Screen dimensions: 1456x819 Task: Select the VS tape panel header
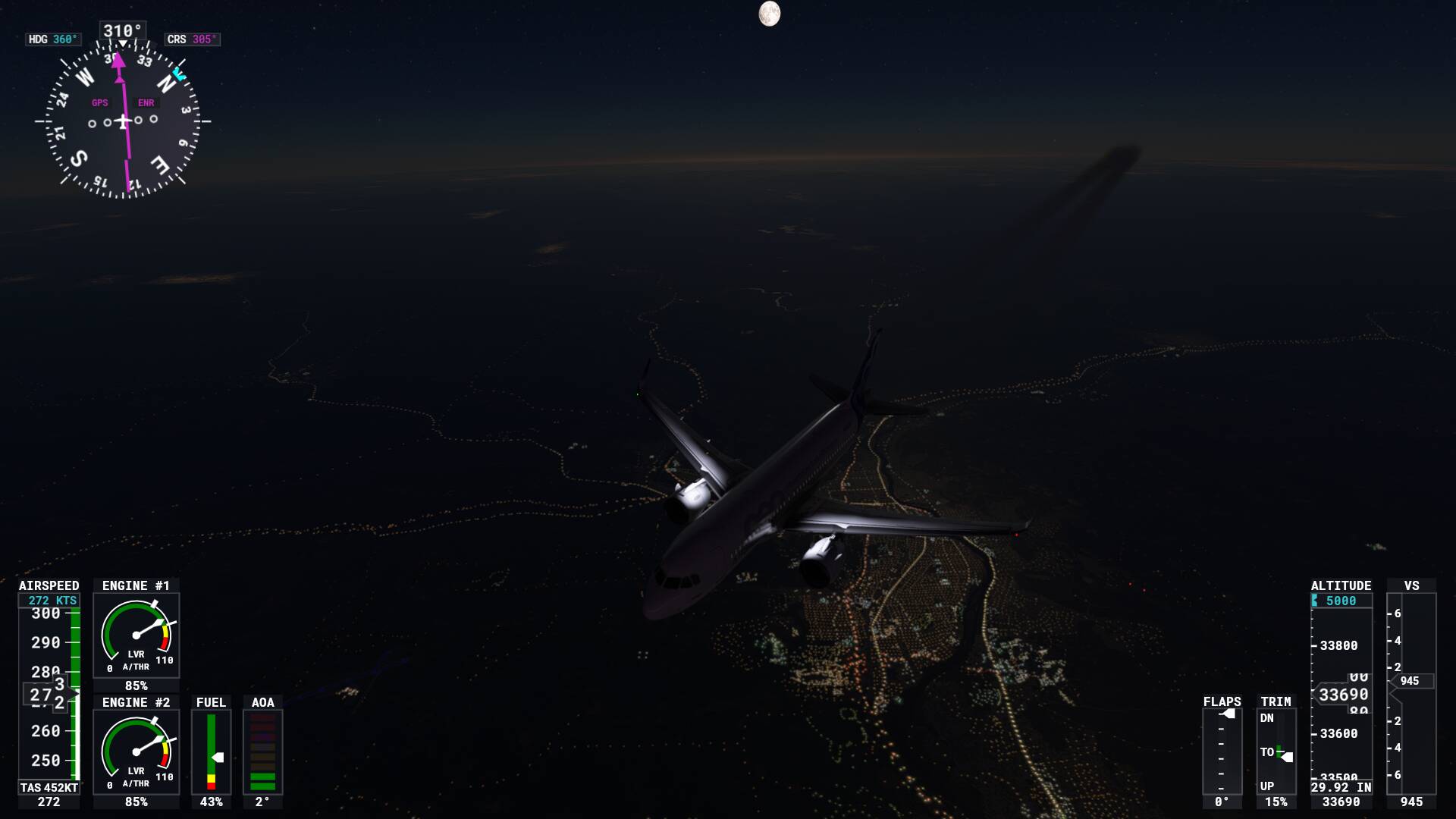[x=1410, y=585]
